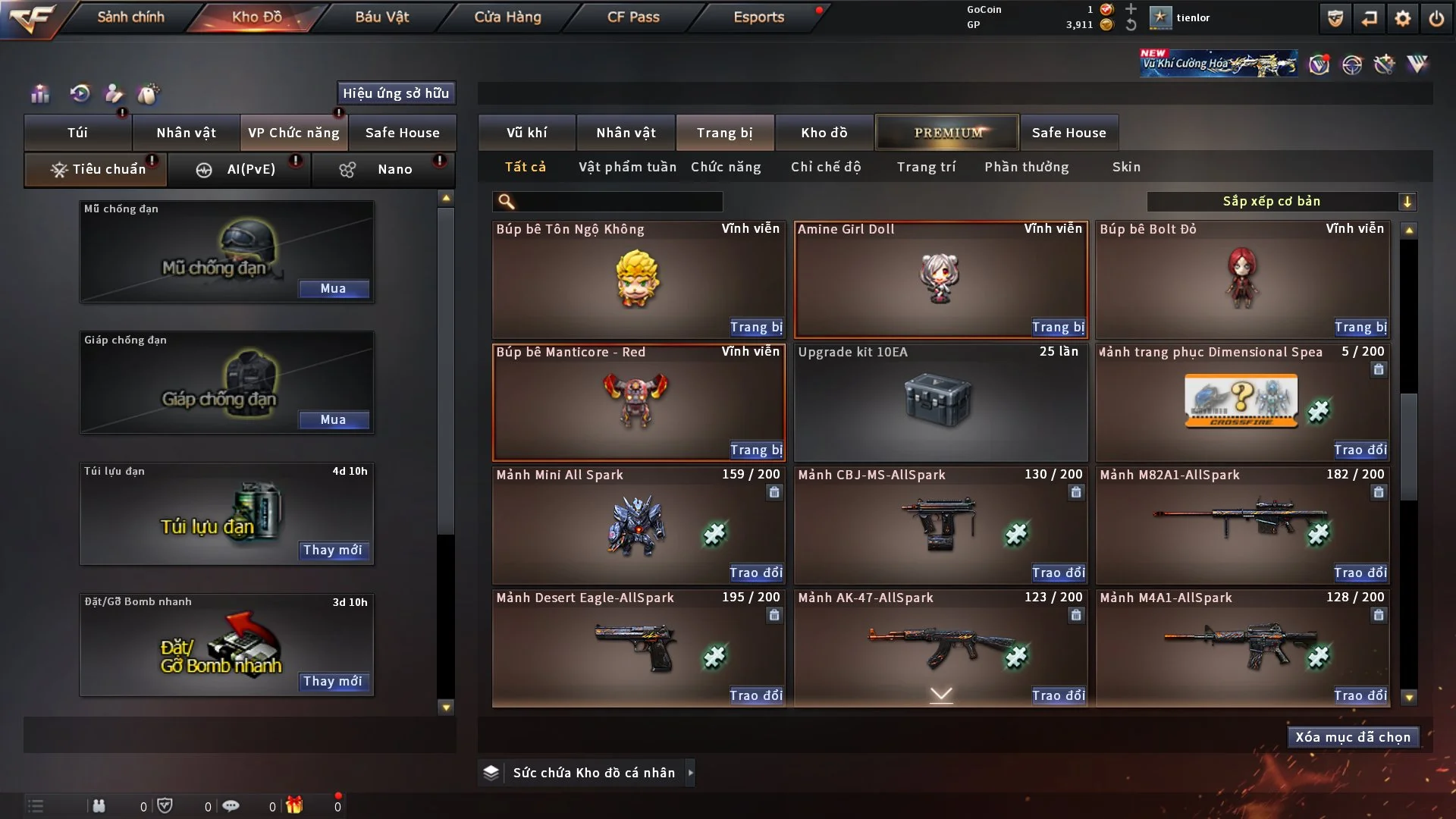Open the Túi tab in loadout panel
Screen dimensions: 1456x819
[77, 133]
